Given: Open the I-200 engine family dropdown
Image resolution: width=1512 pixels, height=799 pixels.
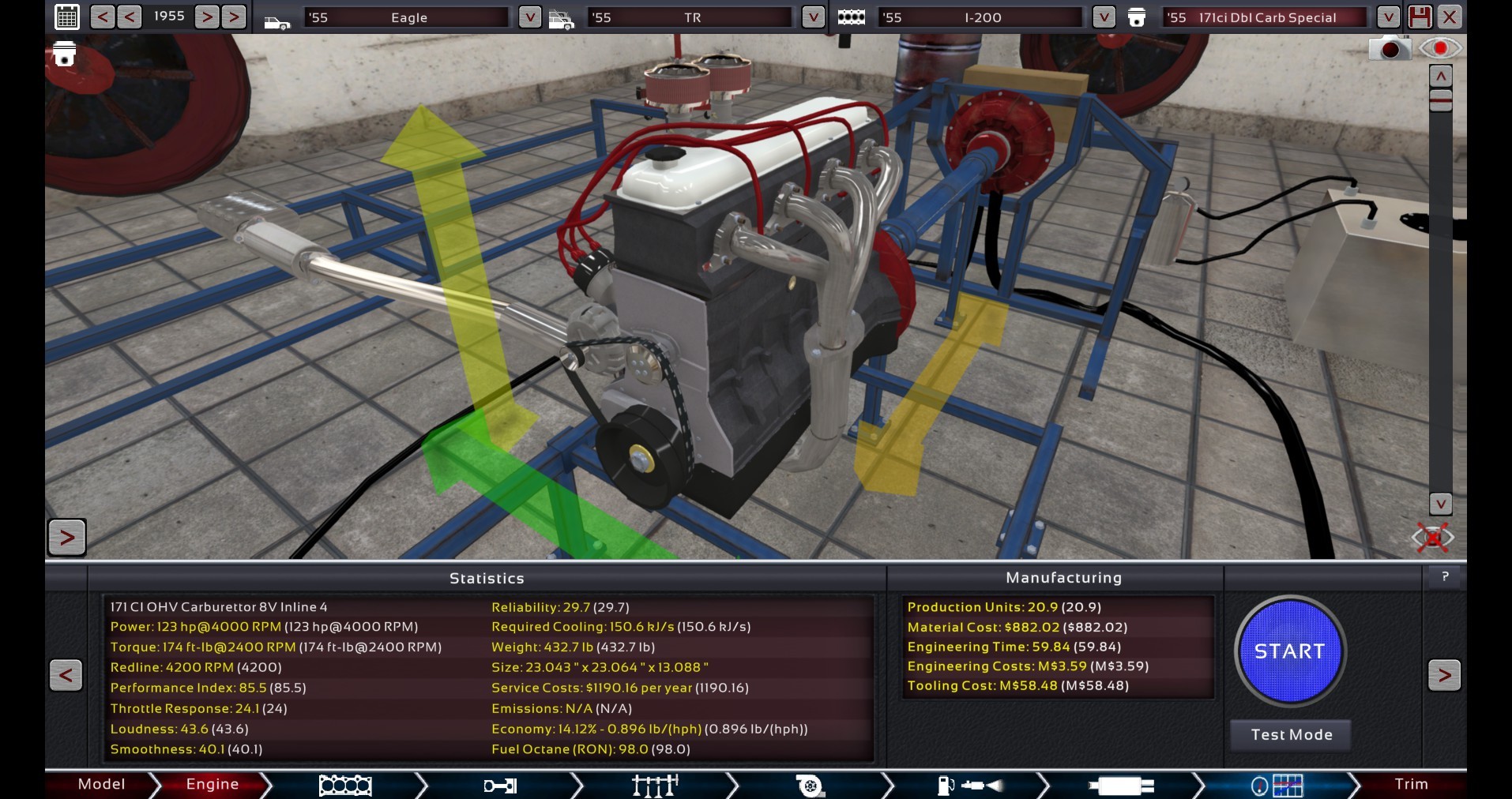Looking at the screenshot, I should pyautogui.click(x=1104, y=17).
